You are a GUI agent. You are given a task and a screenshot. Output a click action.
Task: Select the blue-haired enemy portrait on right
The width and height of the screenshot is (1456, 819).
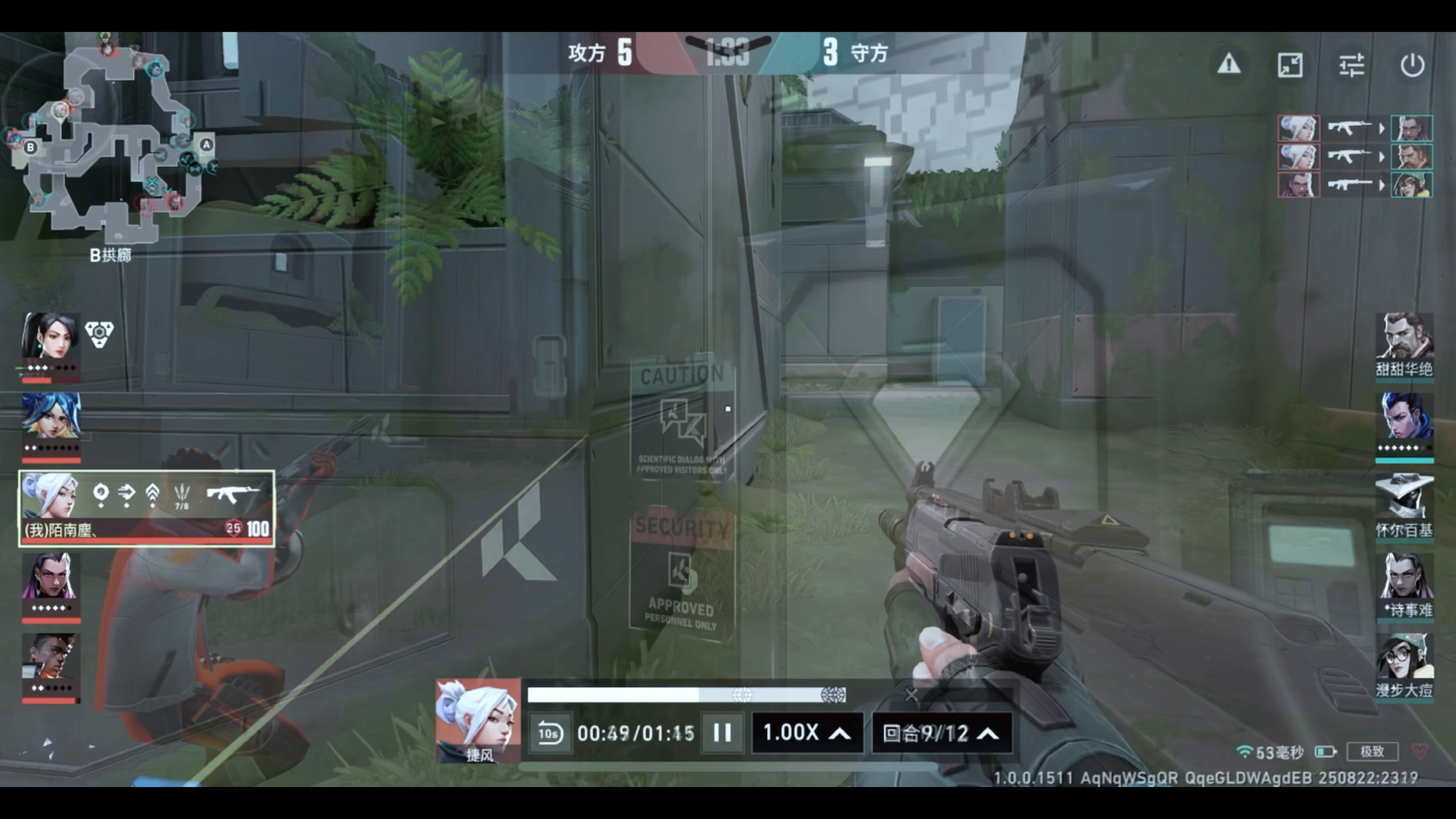pyautogui.click(x=1404, y=417)
